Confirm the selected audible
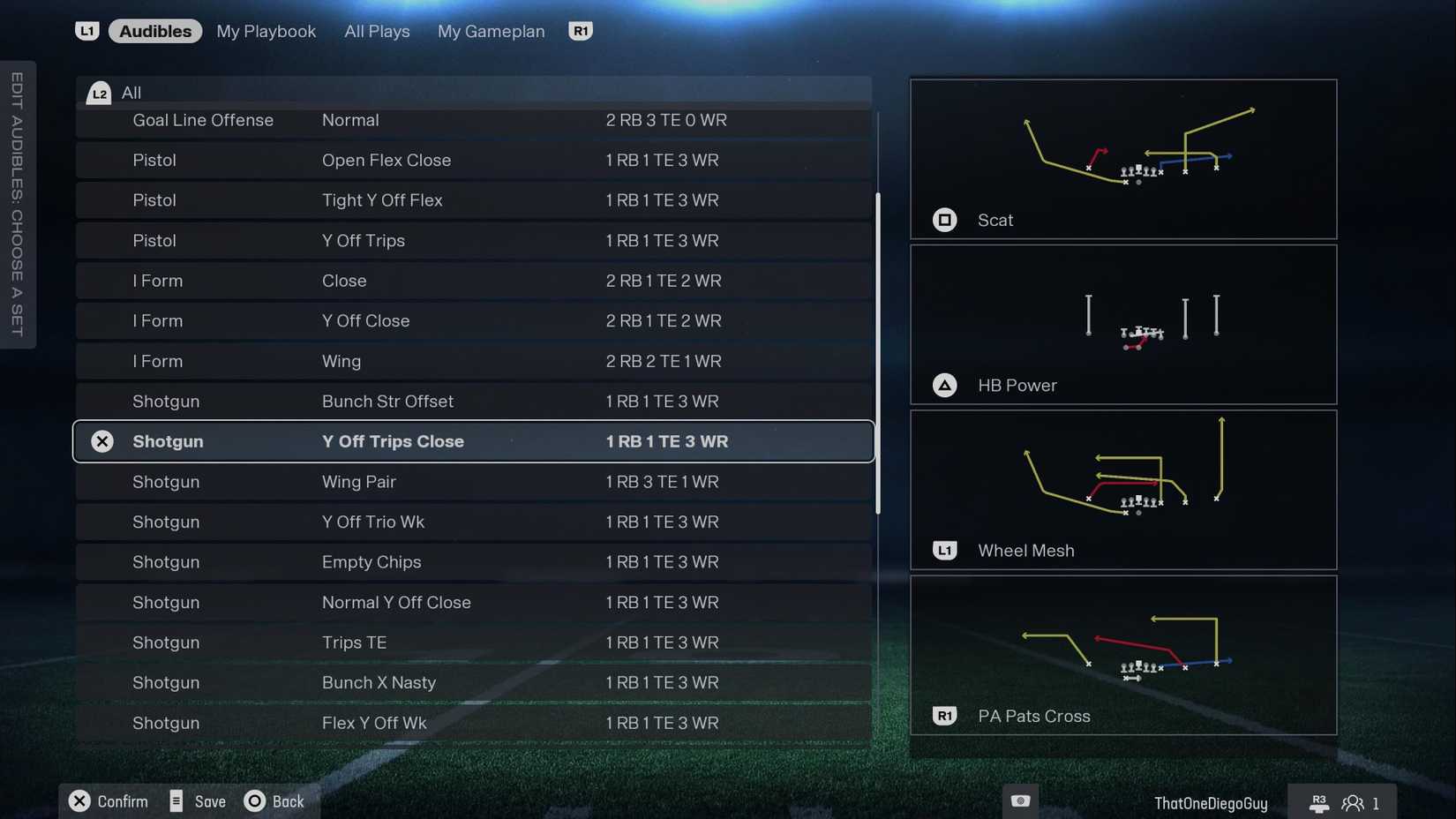 pyautogui.click(x=79, y=801)
